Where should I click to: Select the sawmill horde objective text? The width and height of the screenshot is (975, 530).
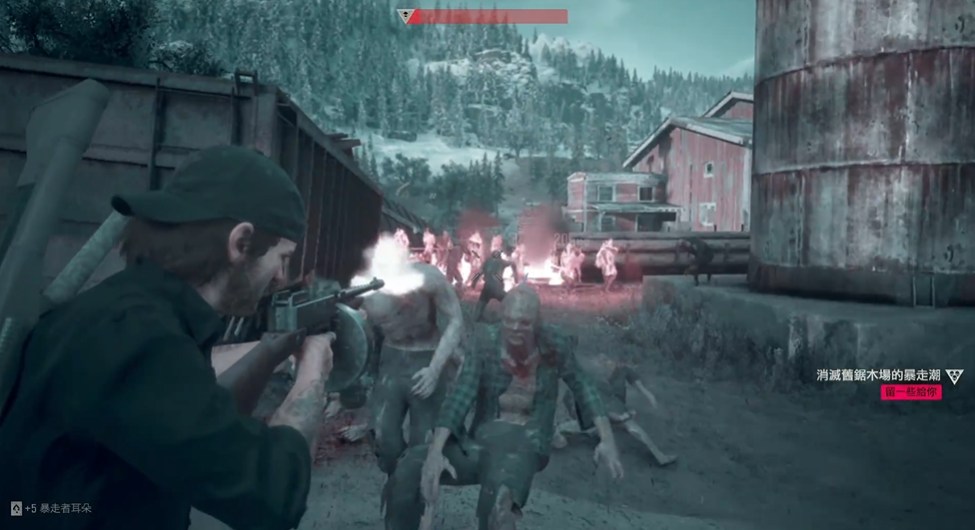(878, 376)
